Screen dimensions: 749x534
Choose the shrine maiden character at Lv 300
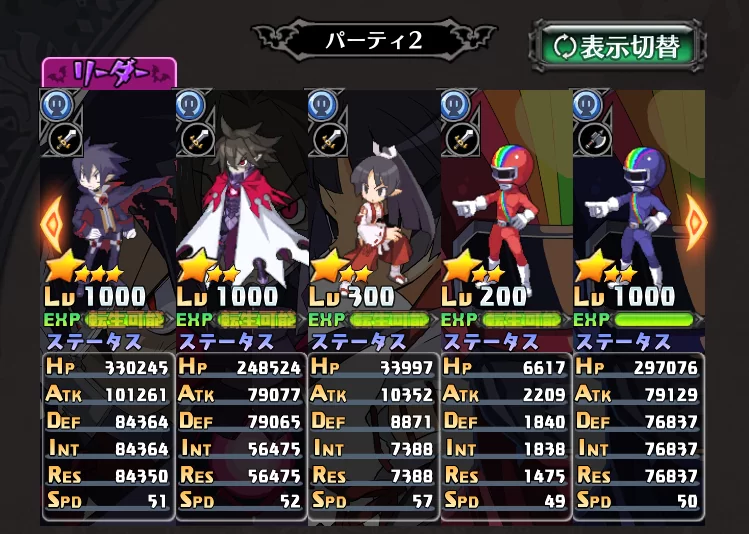(373, 200)
